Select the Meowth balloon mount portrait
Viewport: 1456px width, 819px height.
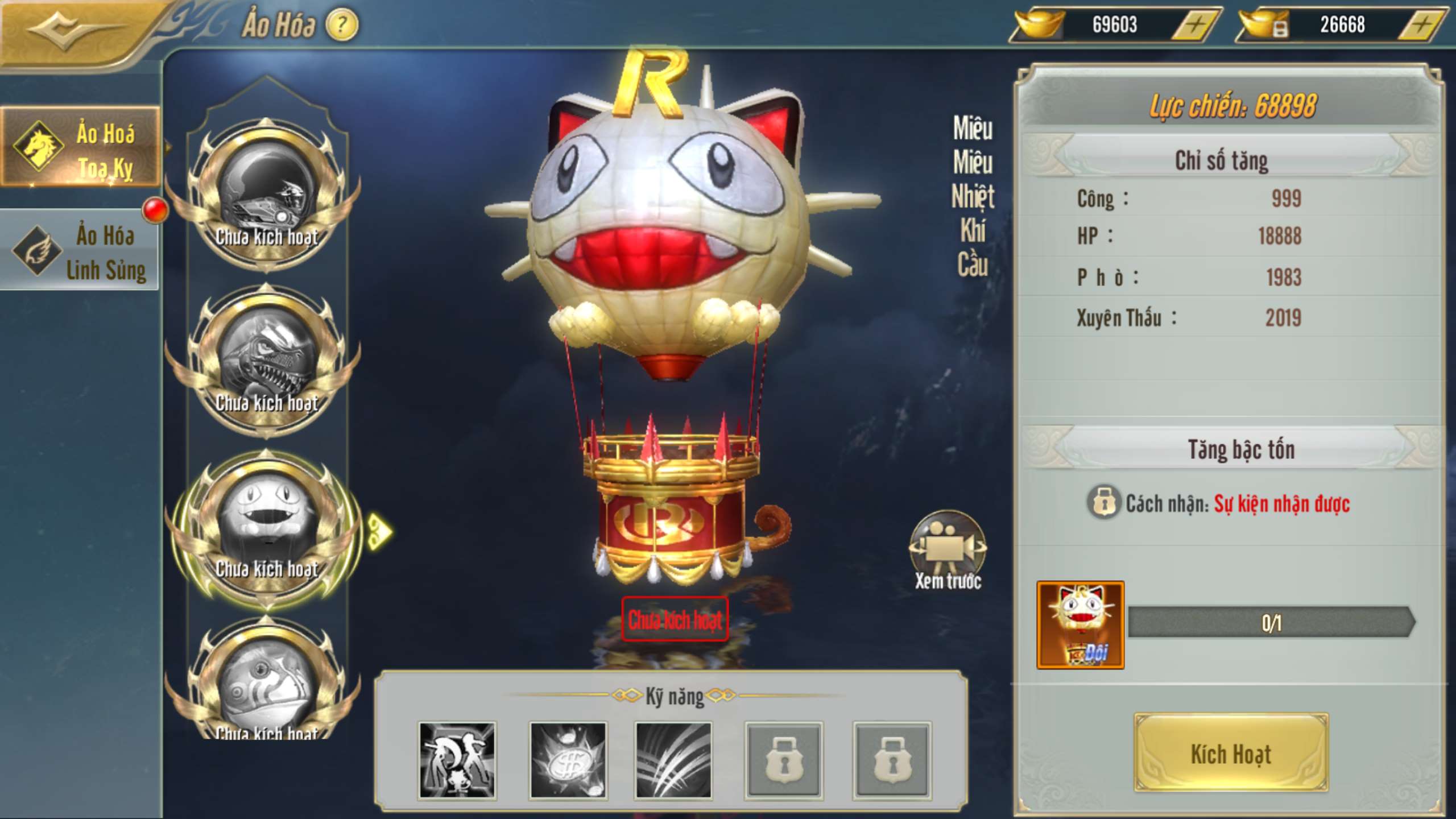point(266,527)
